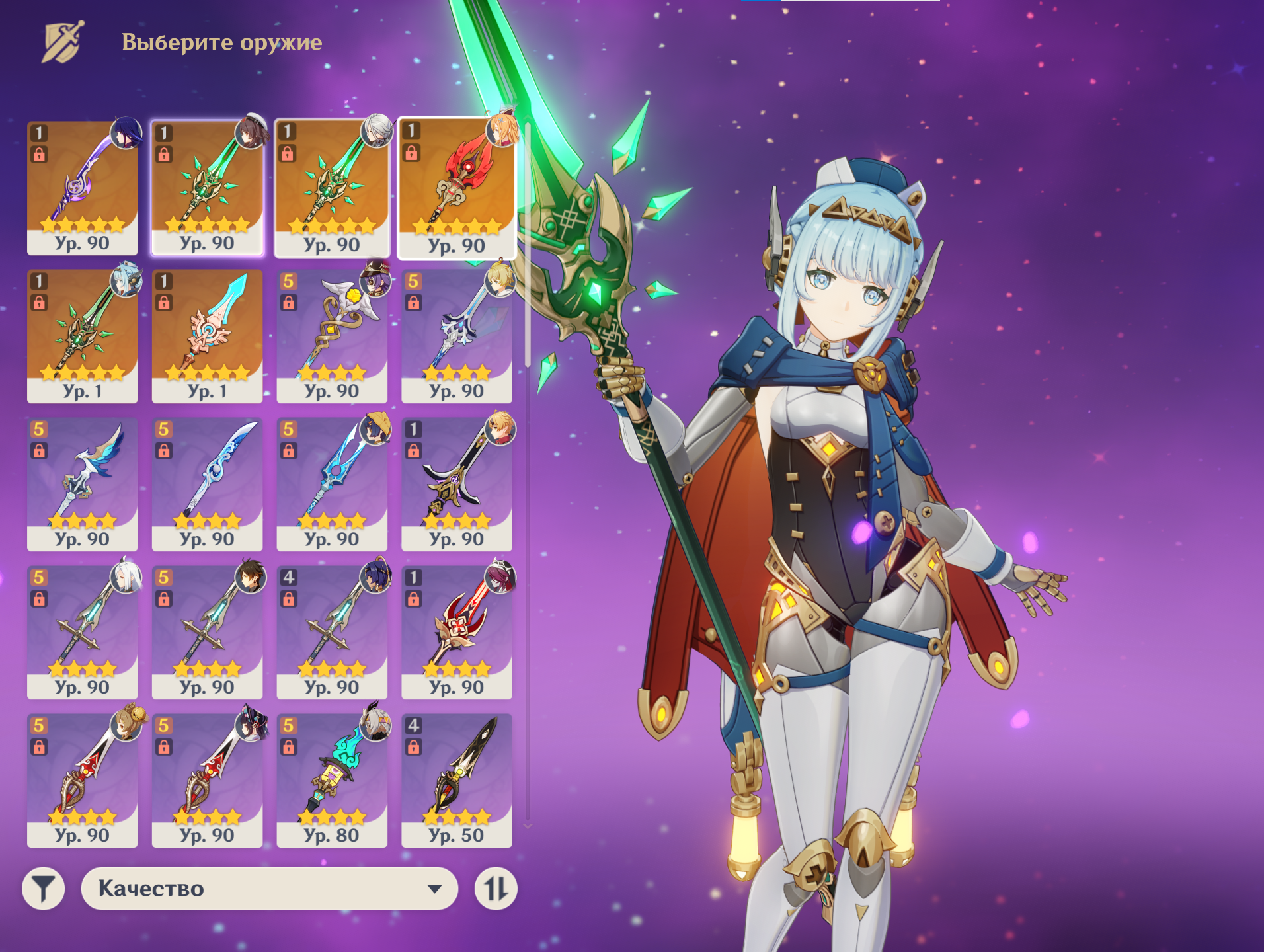Choose the red Staff of Homa
Image resolution: width=1264 pixels, height=952 pixels.
pyautogui.click(x=456, y=187)
